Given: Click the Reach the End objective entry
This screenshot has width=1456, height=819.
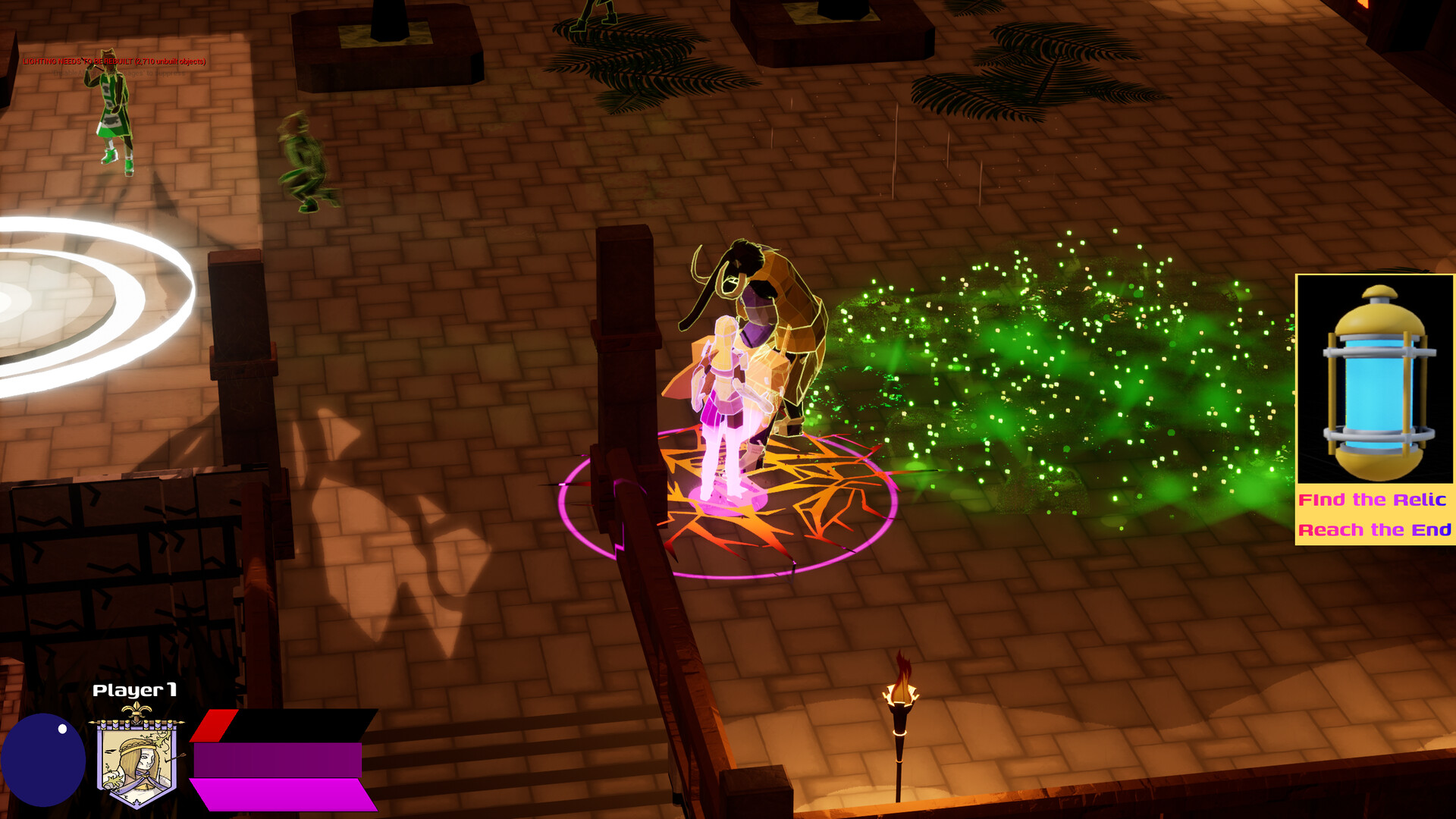Looking at the screenshot, I should pos(1373,530).
